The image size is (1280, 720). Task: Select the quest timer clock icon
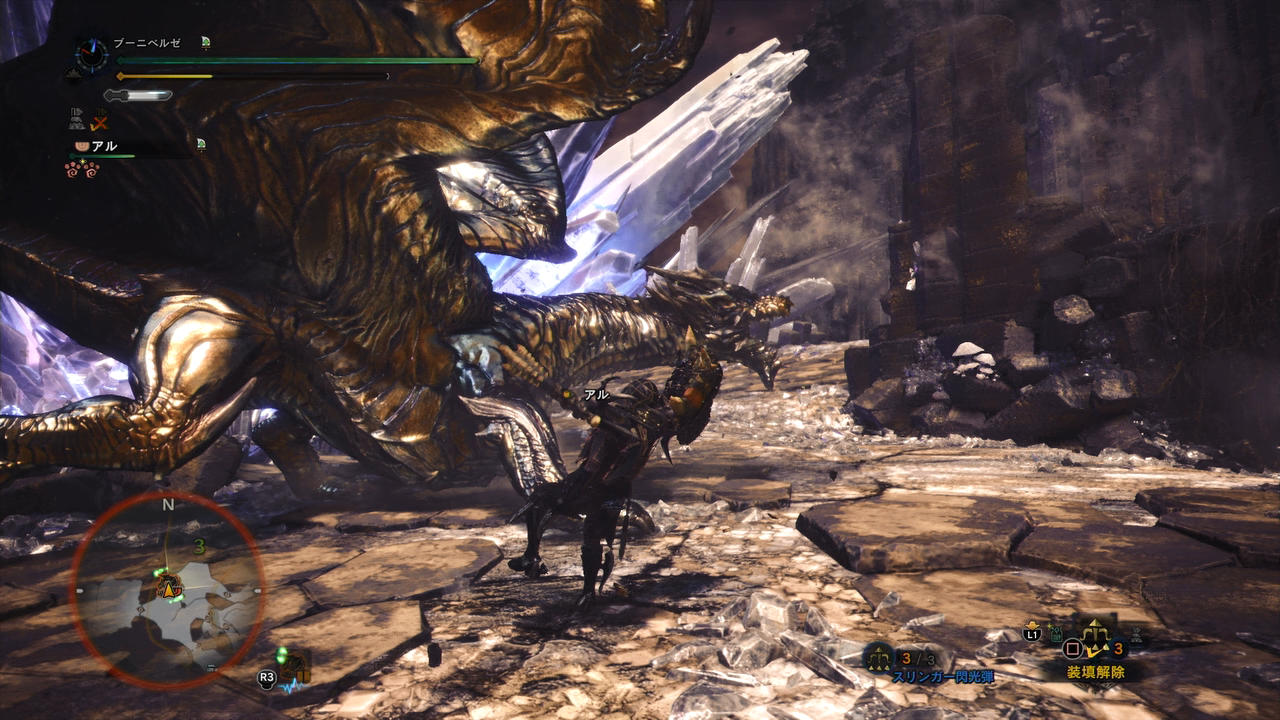[x=92, y=55]
